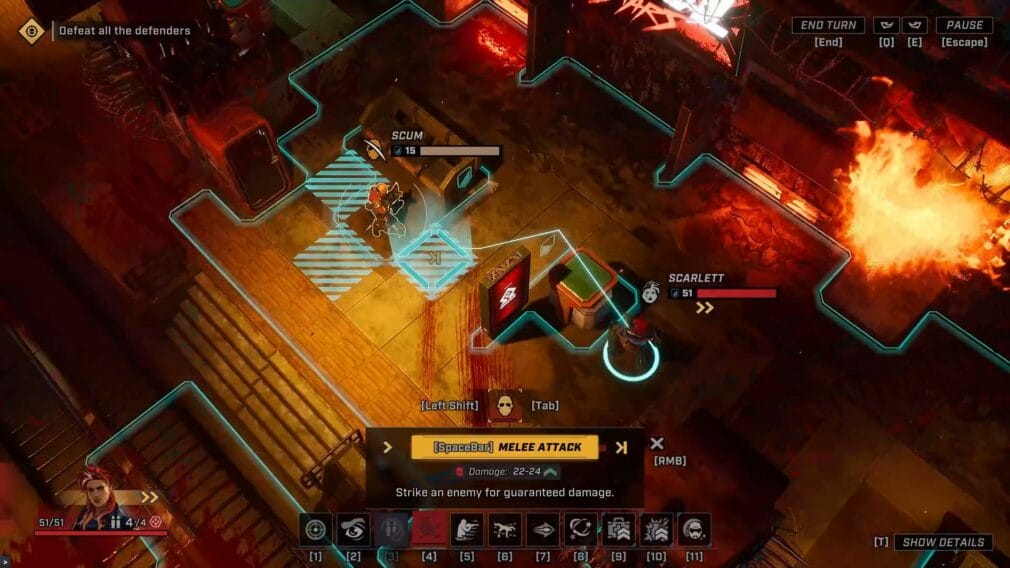
Task: Confirm the Melee Attack action
Action: click(x=505, y=447)
